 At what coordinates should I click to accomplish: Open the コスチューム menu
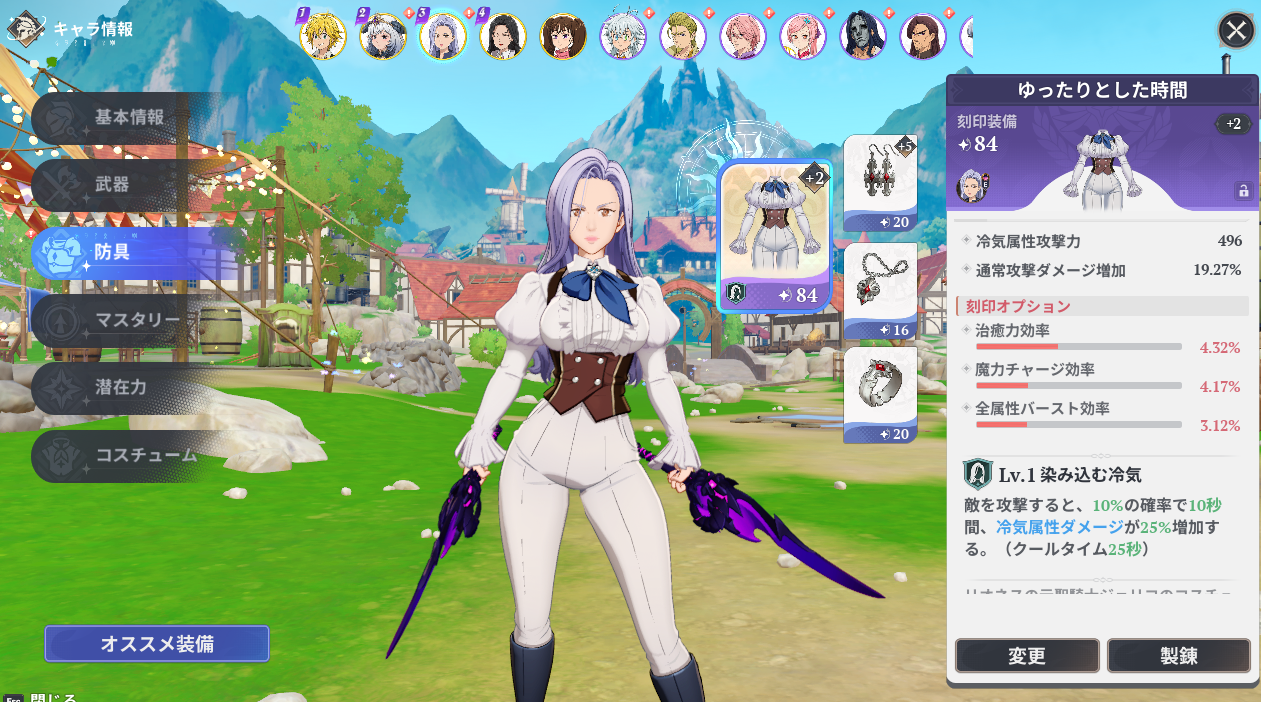[x=145, y=455]
